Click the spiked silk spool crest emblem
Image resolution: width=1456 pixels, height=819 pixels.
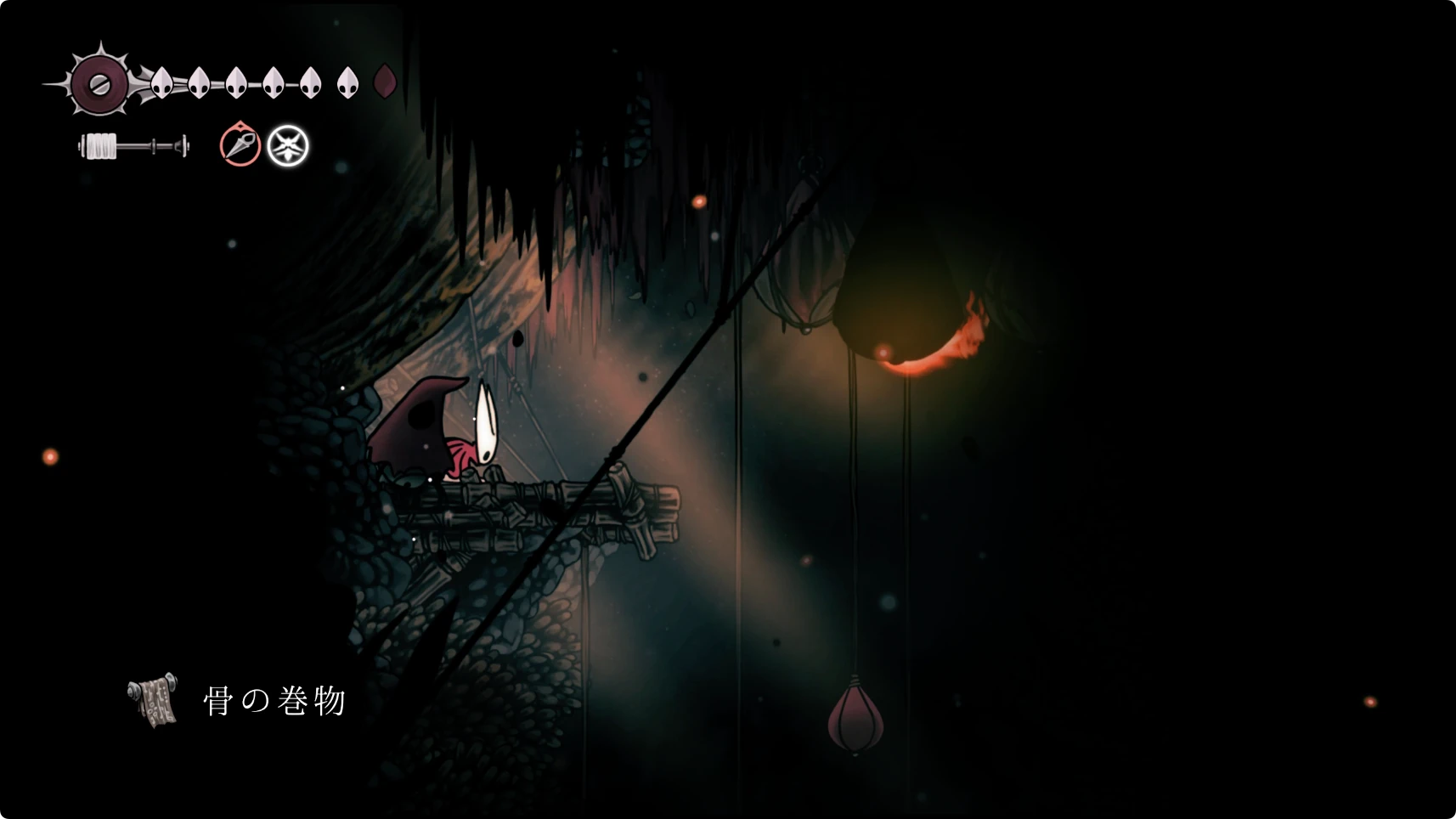(x=99, y=83)
